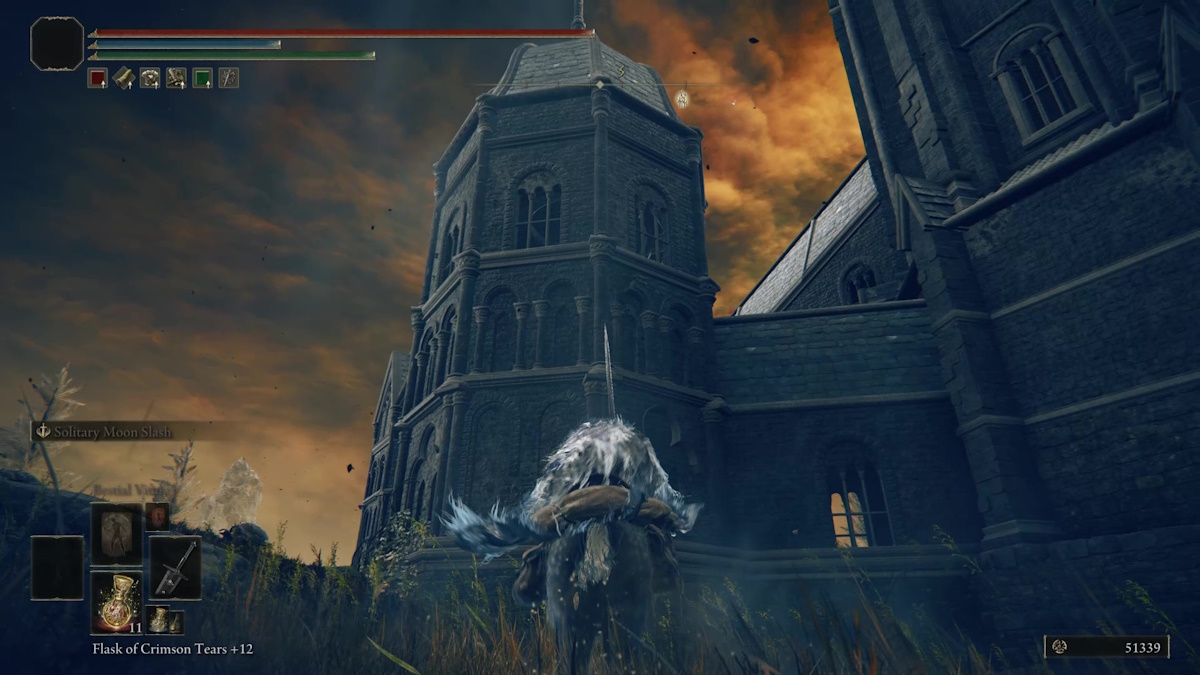Select the Bestial Vitality spell slot
Viewport: 1200px width, 675px height.
(x=116, y=533)
